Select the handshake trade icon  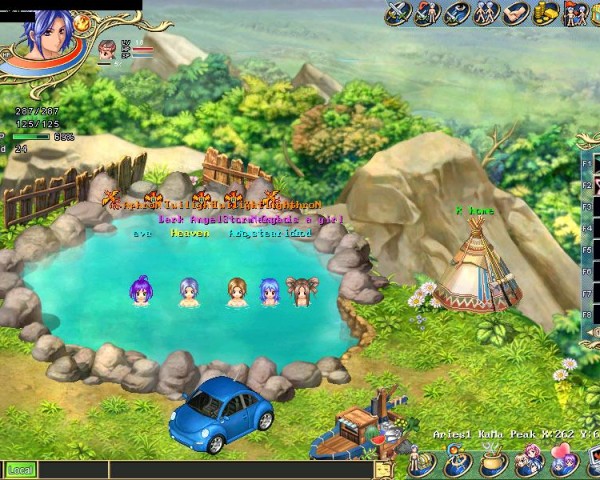tap(516, 13)
